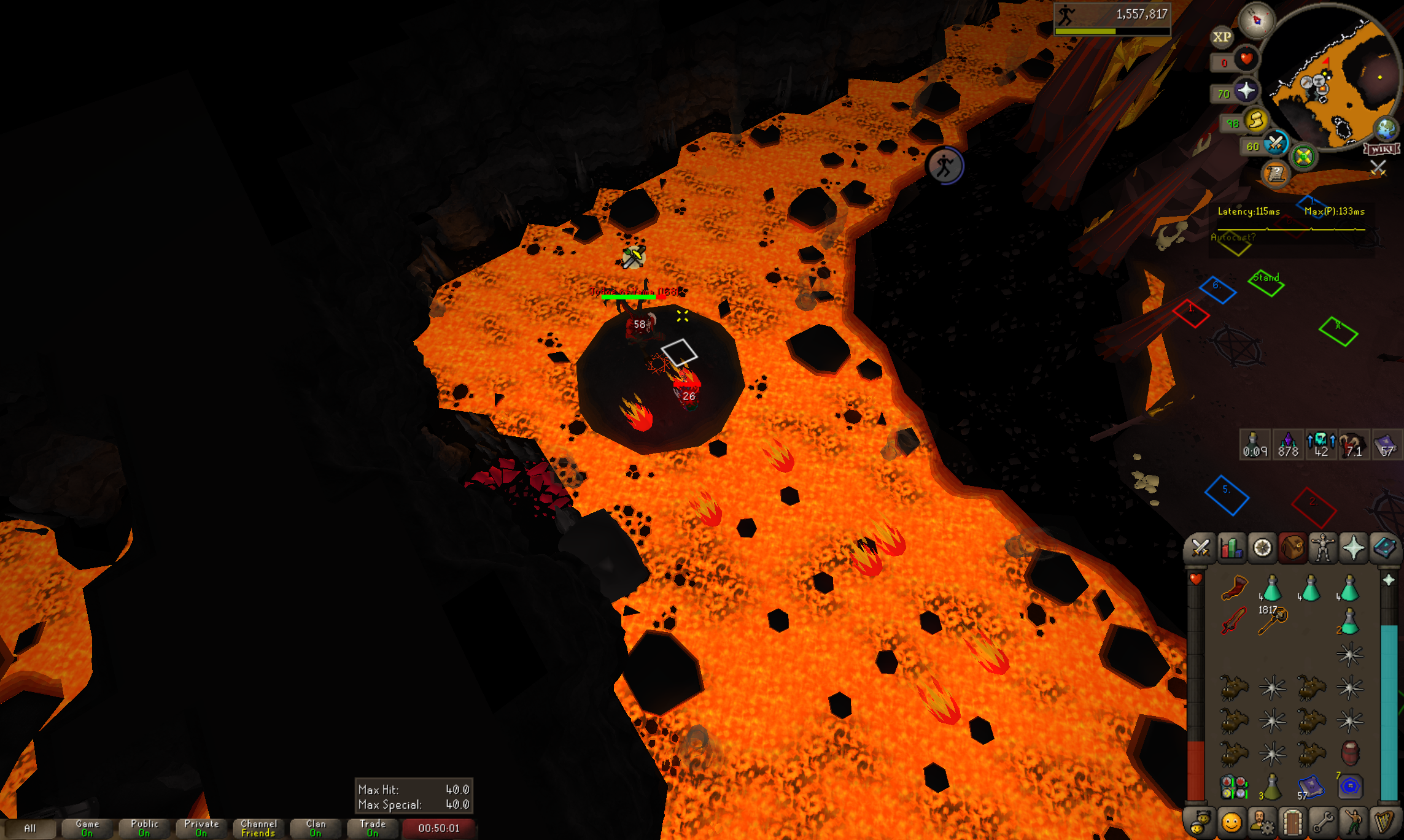Switch to the Skills tab
Image resolution: width=1404 pixels, height=840 pixels.
point(1231,548)
